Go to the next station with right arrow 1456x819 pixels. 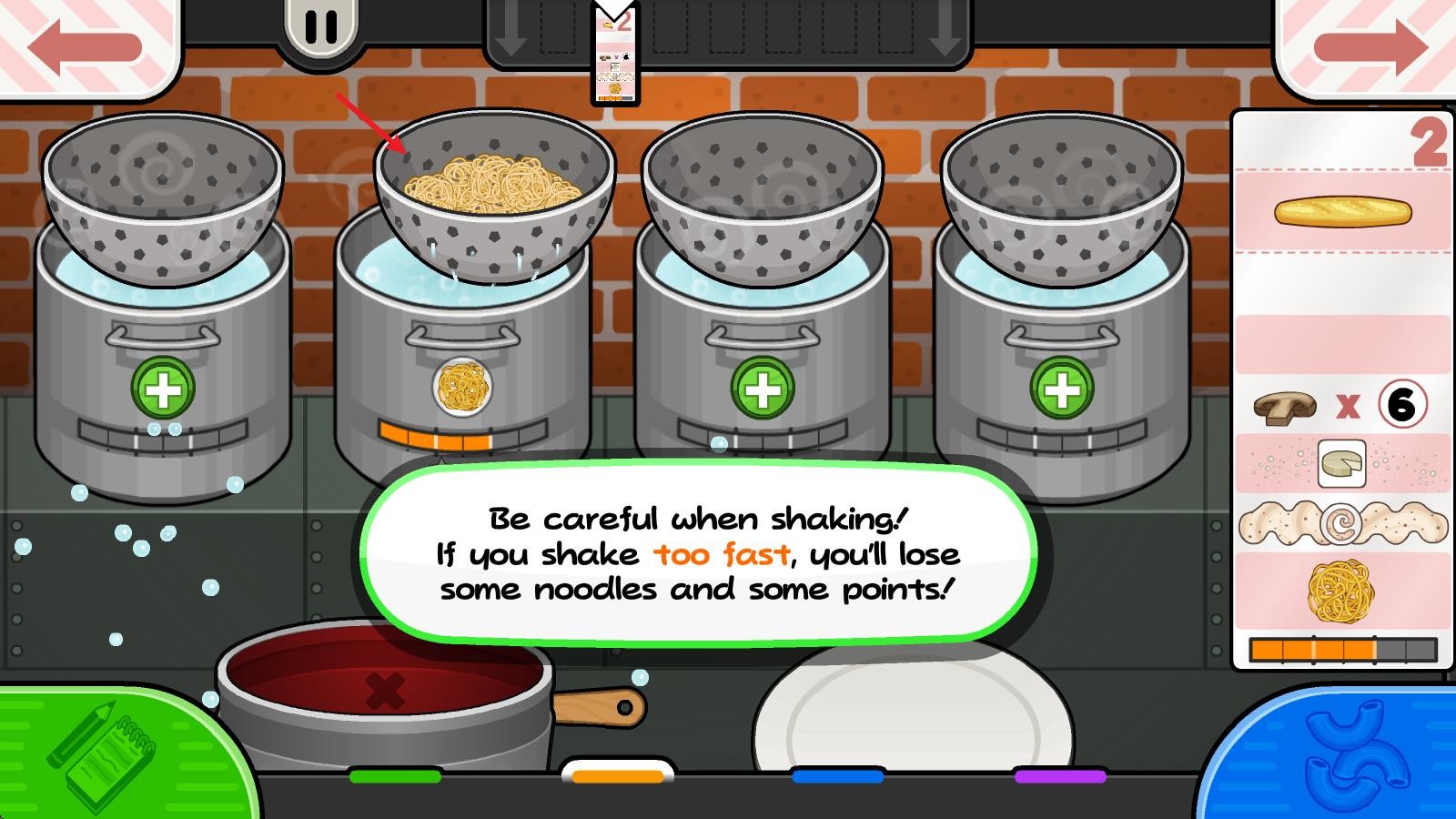[x=1369, y=45]
